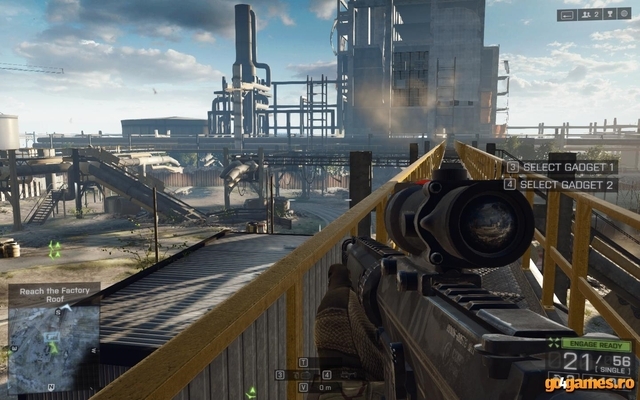Viewport: 640px width, 400px height.
Task: Choose Select Gadget 2
Action: (x=561, y=184)
